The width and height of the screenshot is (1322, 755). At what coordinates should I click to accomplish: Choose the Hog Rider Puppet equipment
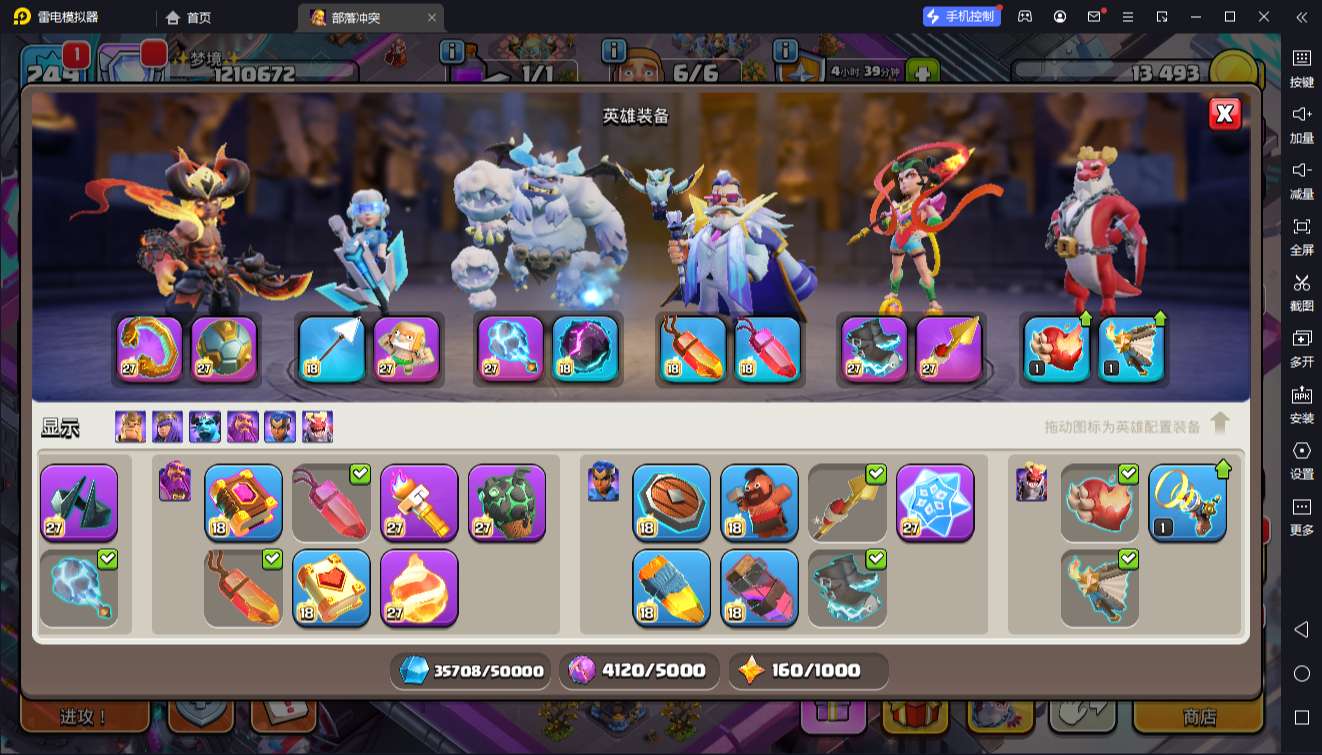point(759,502)
